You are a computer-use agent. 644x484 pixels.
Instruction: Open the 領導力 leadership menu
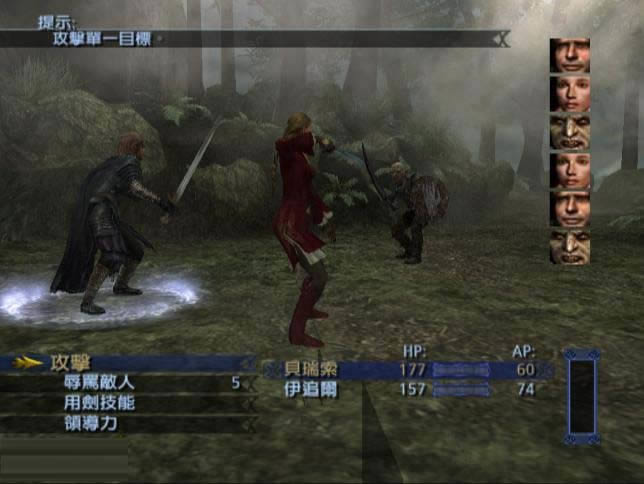click(x=91, y=424)
